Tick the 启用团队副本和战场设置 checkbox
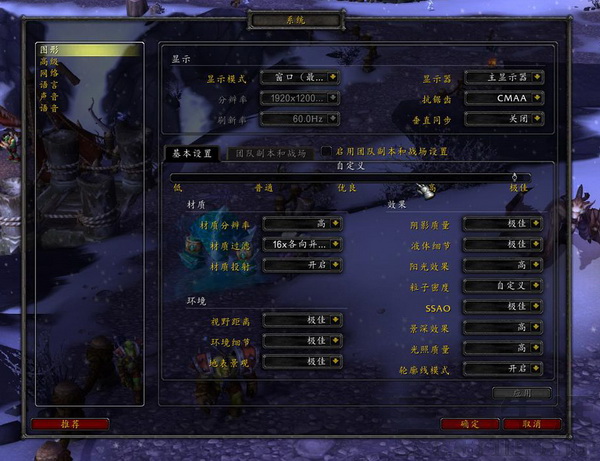This screenshot has width=600, height=461. point(327,152)
